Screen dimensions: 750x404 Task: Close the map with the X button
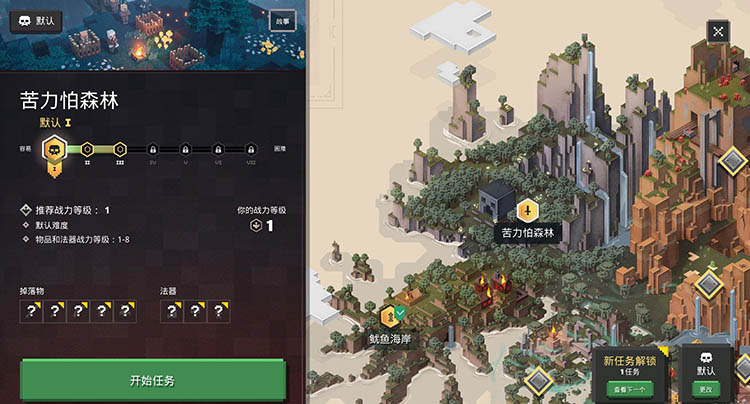[x=719, y=31]
